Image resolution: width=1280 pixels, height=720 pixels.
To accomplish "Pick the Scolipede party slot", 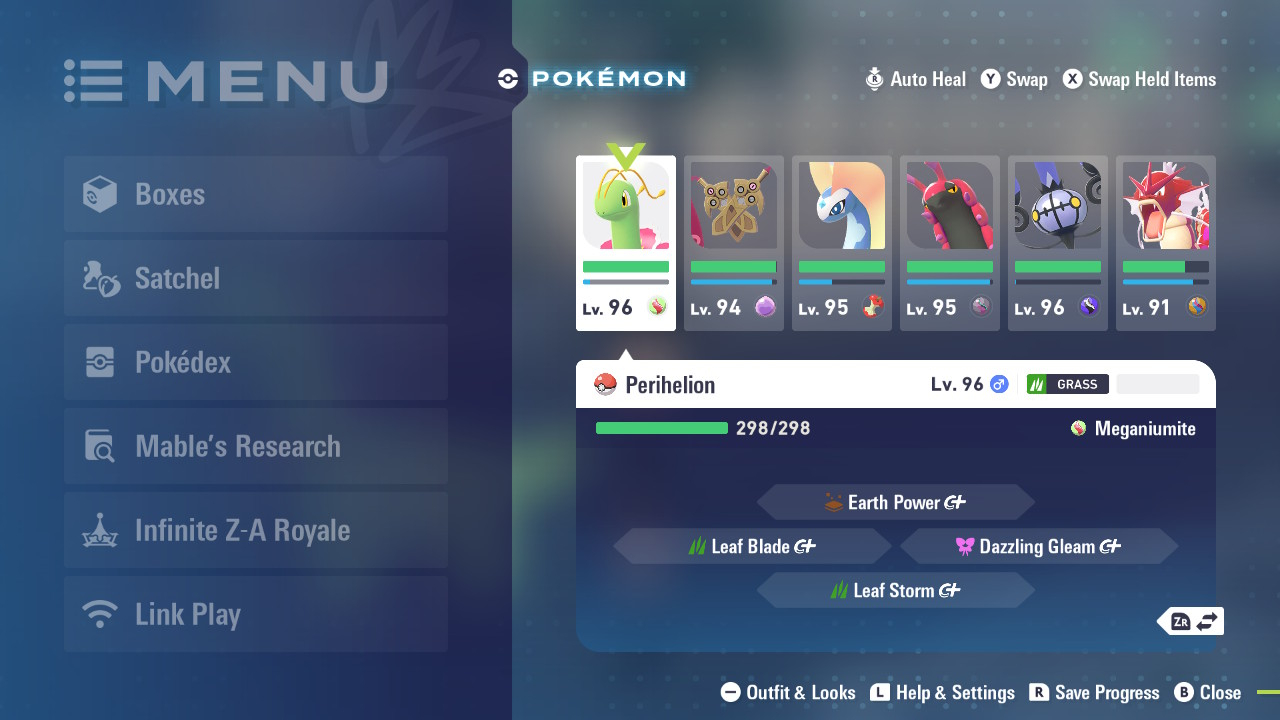I will pyautogui.click(x=950, y=243).
